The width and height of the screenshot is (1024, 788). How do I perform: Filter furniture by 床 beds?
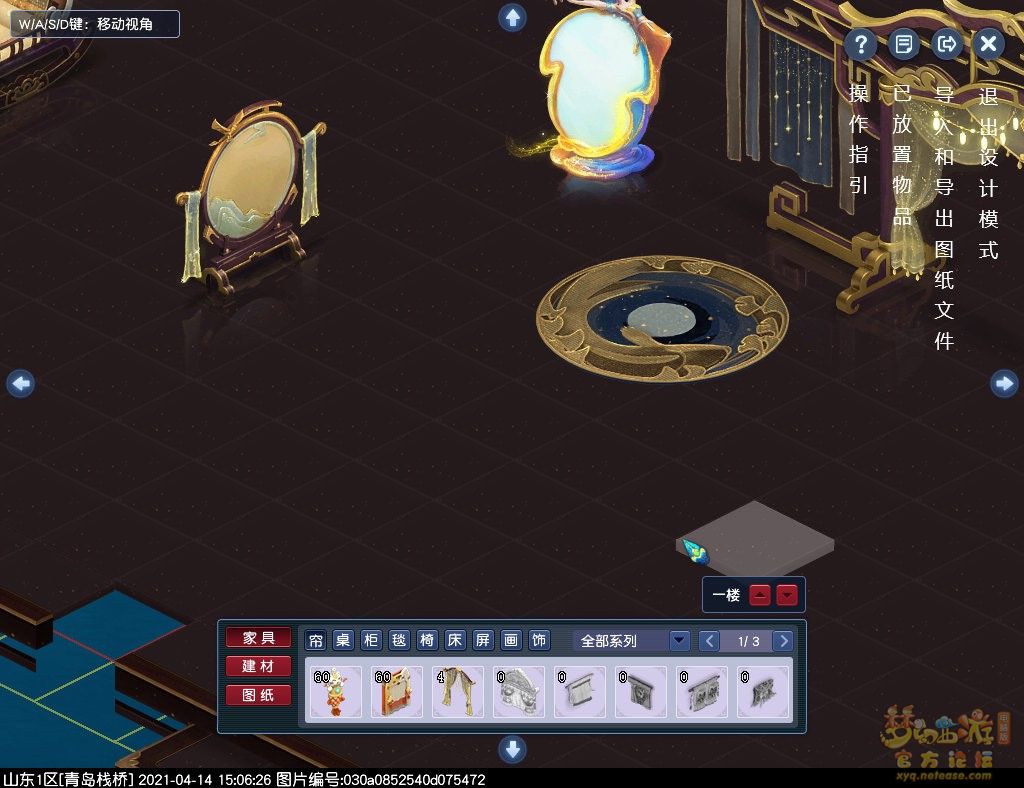click(455, 641)
